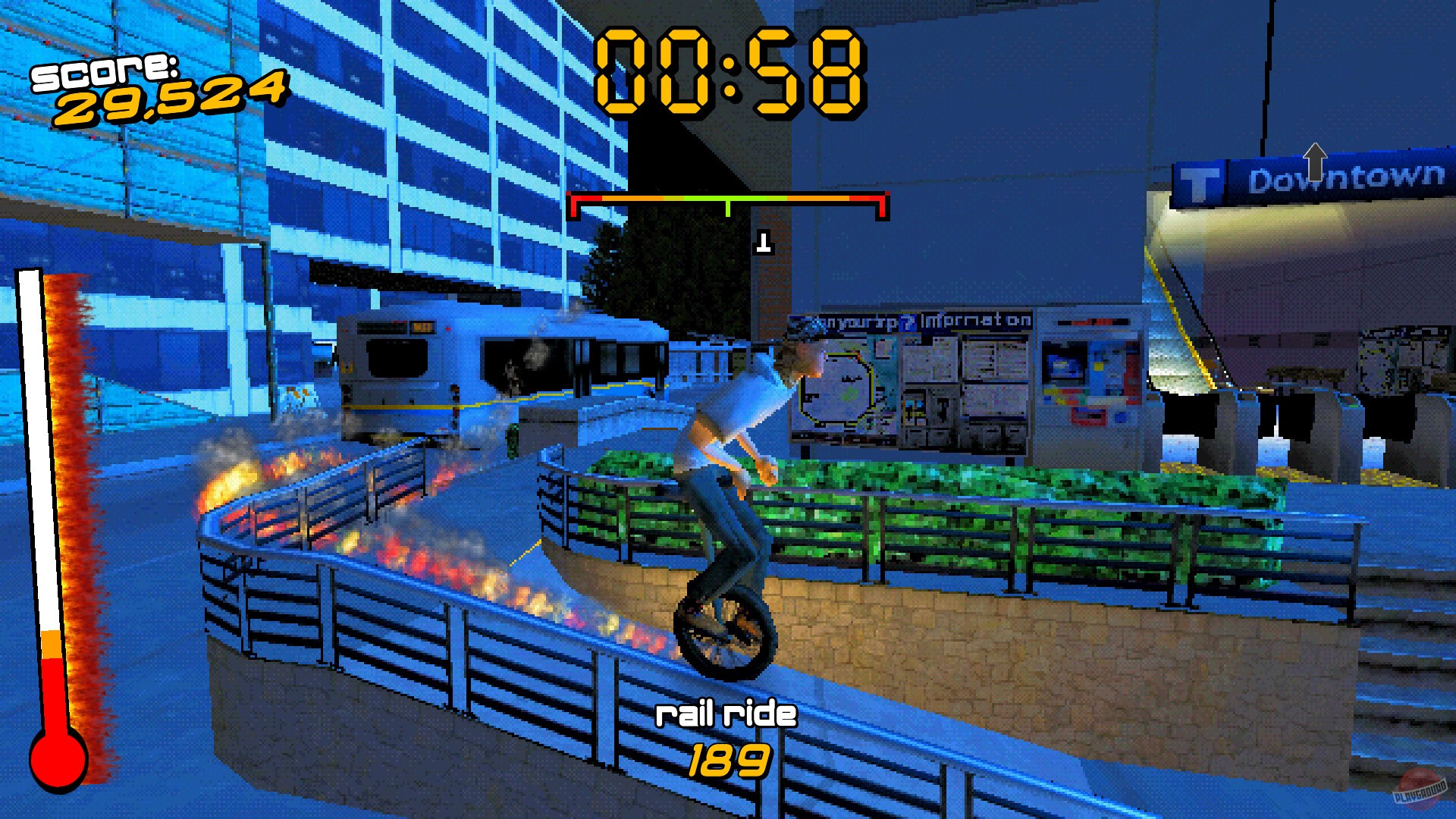Select the digital timer reading 00:58
This screenshot has width=1456, height=819.
728,68
